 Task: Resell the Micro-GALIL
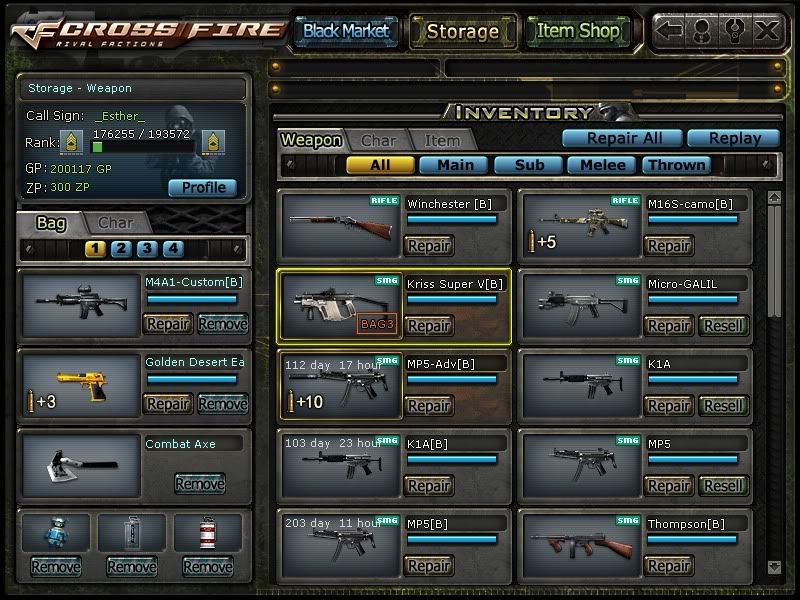pyautogui.click(x=722, y=326)
